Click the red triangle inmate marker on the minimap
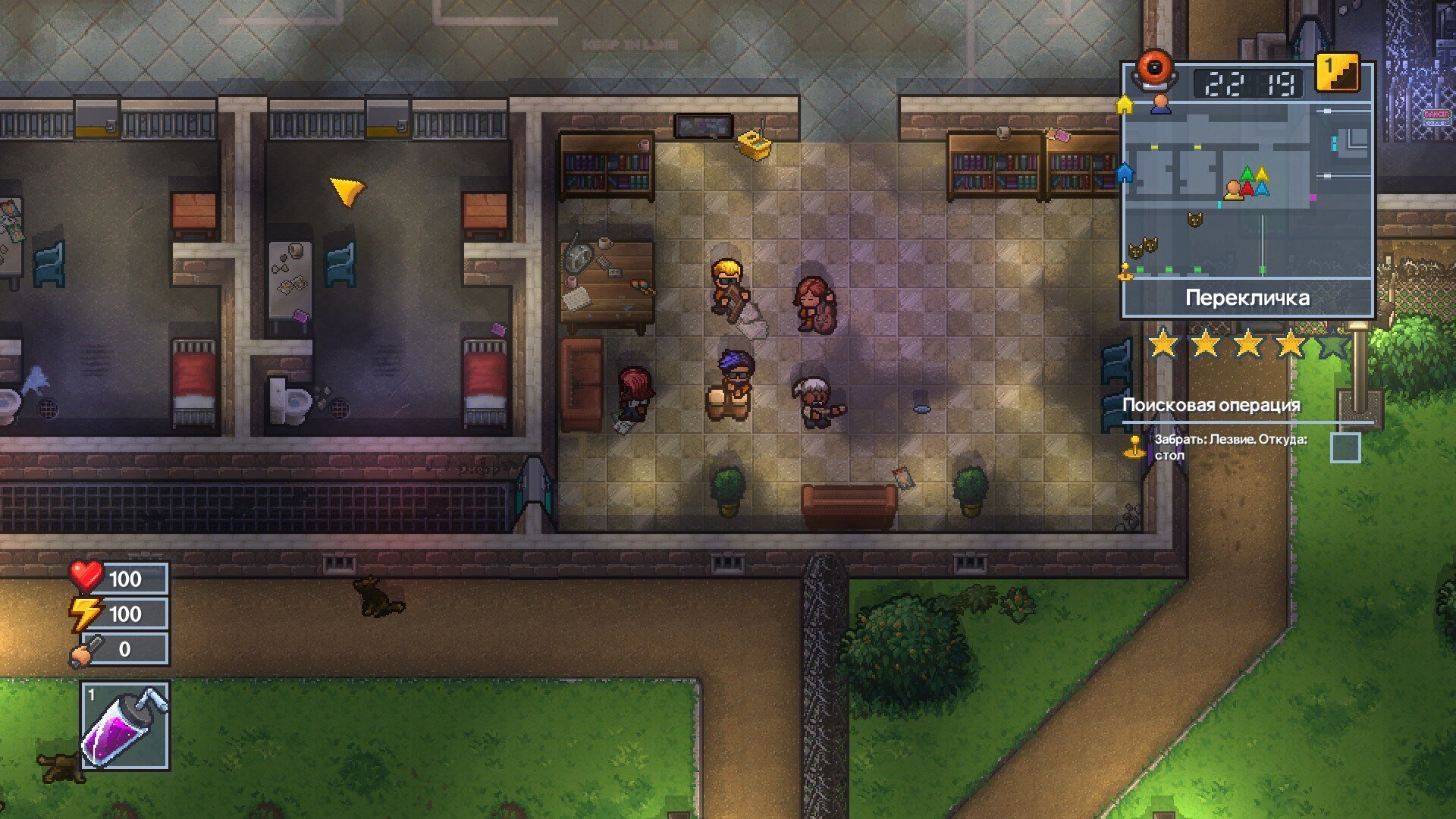 click(x=1247, y=189)
